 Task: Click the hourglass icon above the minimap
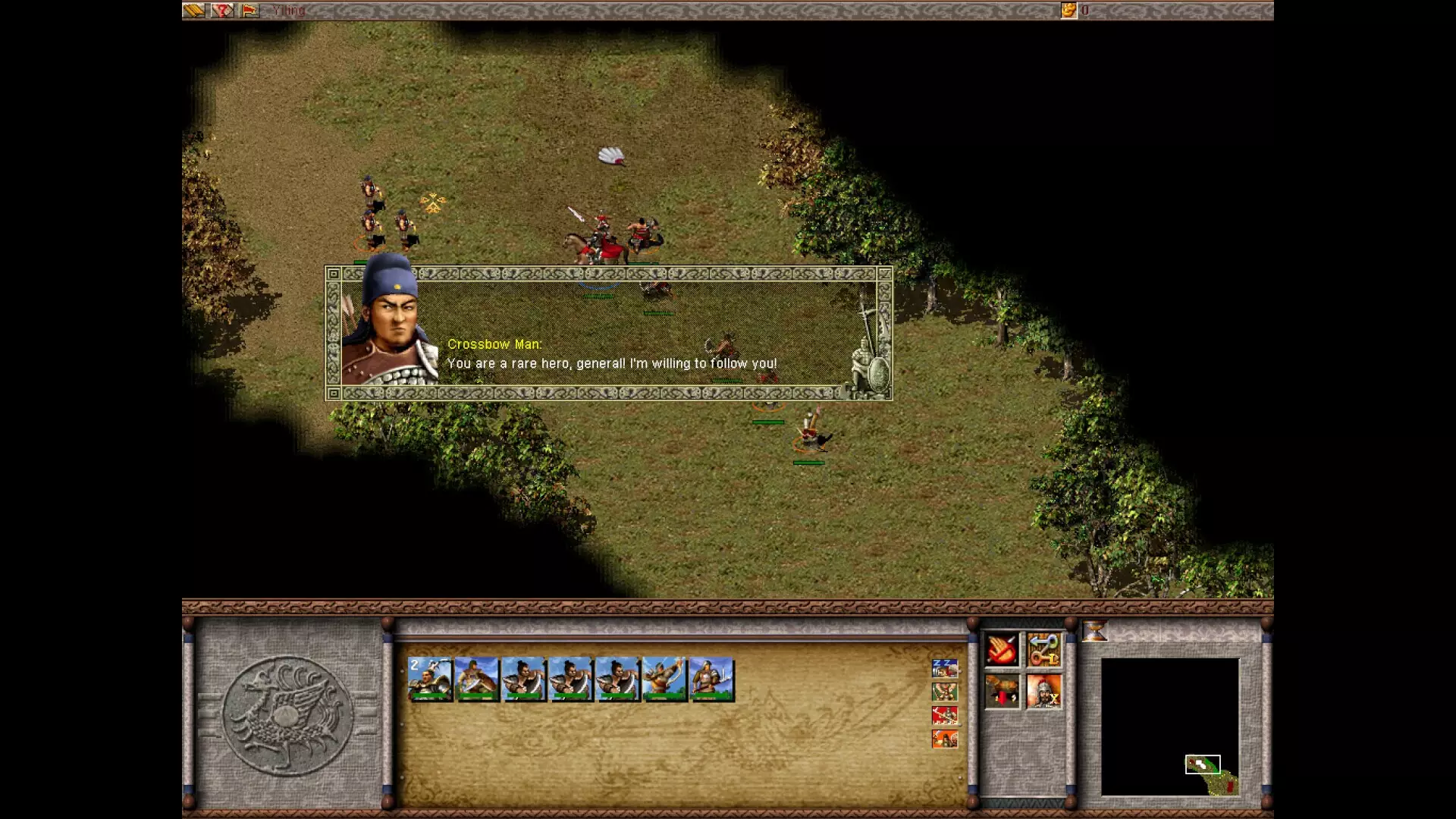(x=1094, y=629)
